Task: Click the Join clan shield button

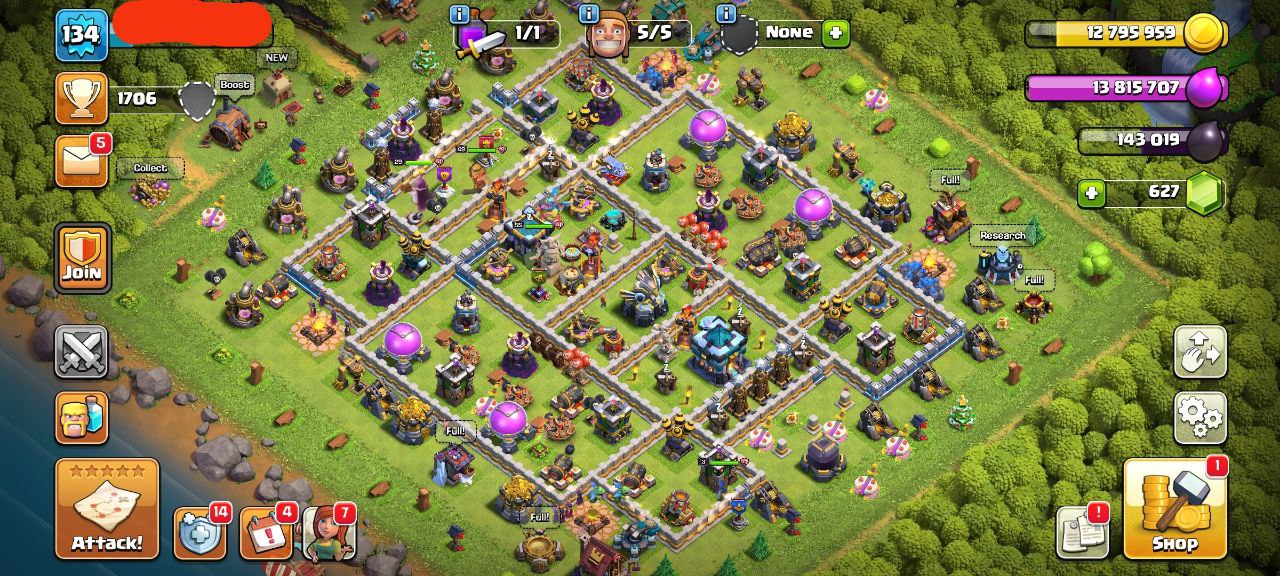Action: 82,257
